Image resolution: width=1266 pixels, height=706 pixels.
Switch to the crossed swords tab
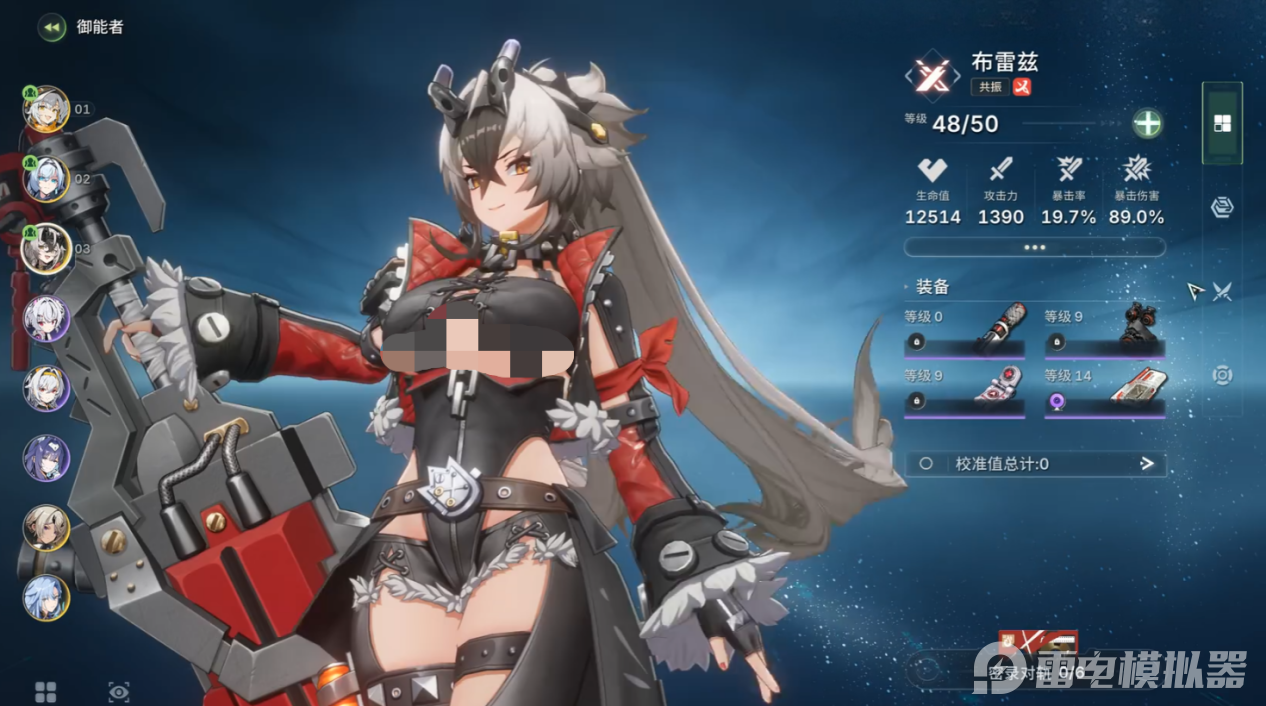pos(1223,291)
